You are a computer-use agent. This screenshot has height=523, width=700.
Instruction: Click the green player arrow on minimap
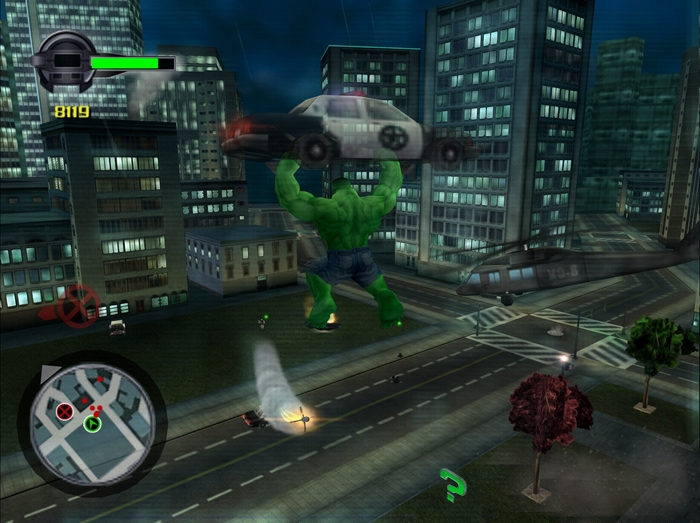tap(93, 424)
